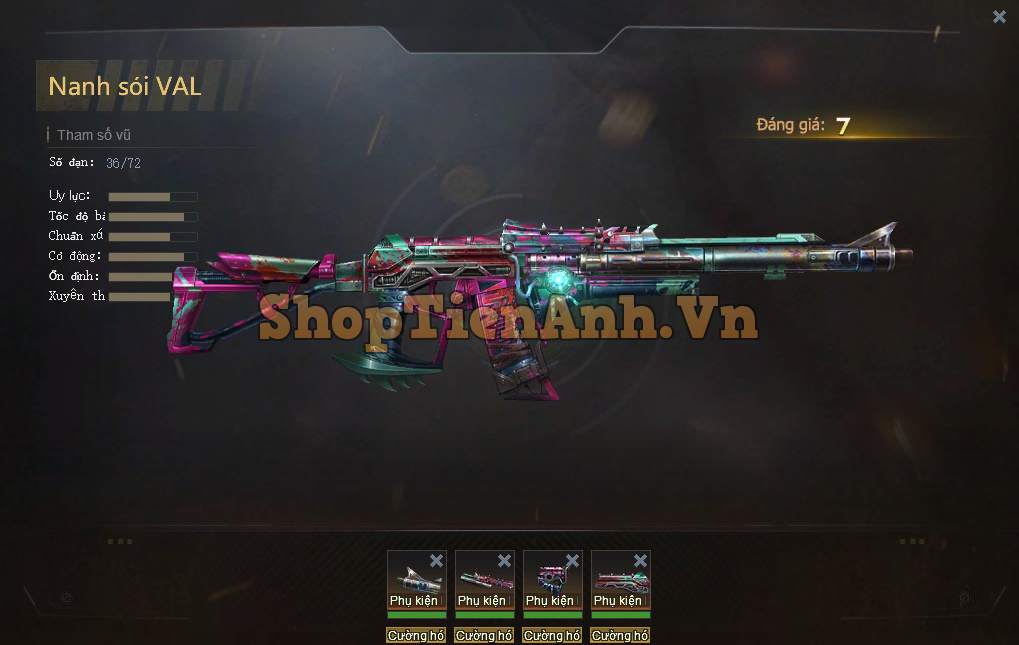Remove the red handguard accessory with its X
This screenshot has width=1019, height=645.
640,561
